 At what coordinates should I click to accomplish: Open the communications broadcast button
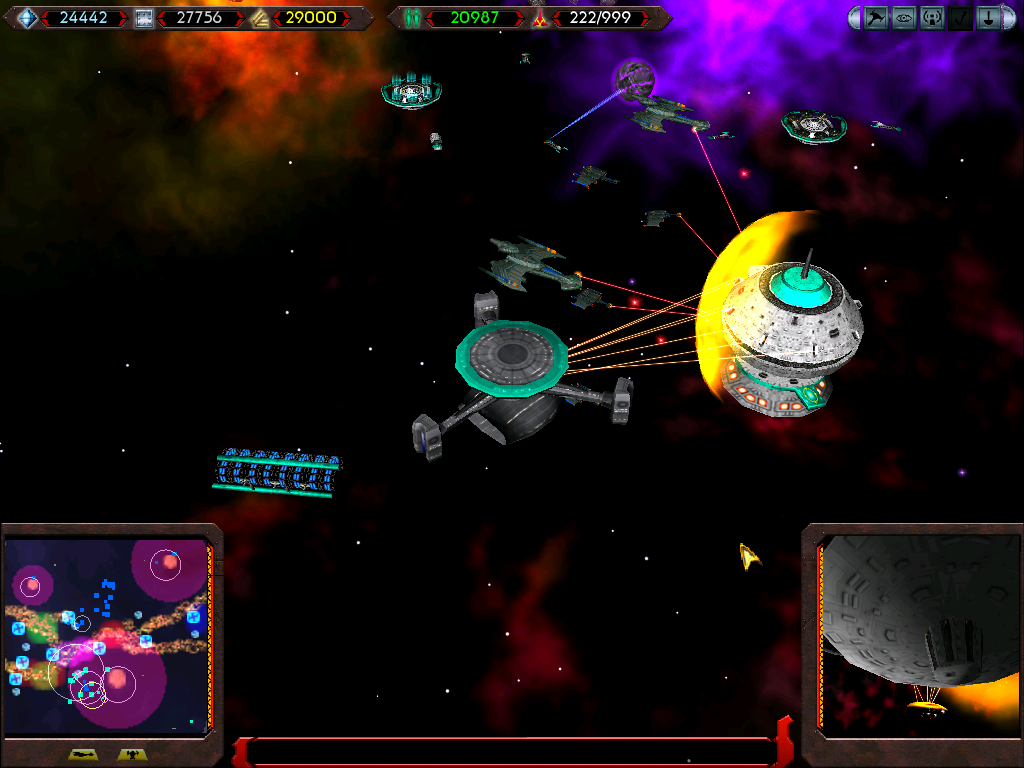tap(932, 18)
